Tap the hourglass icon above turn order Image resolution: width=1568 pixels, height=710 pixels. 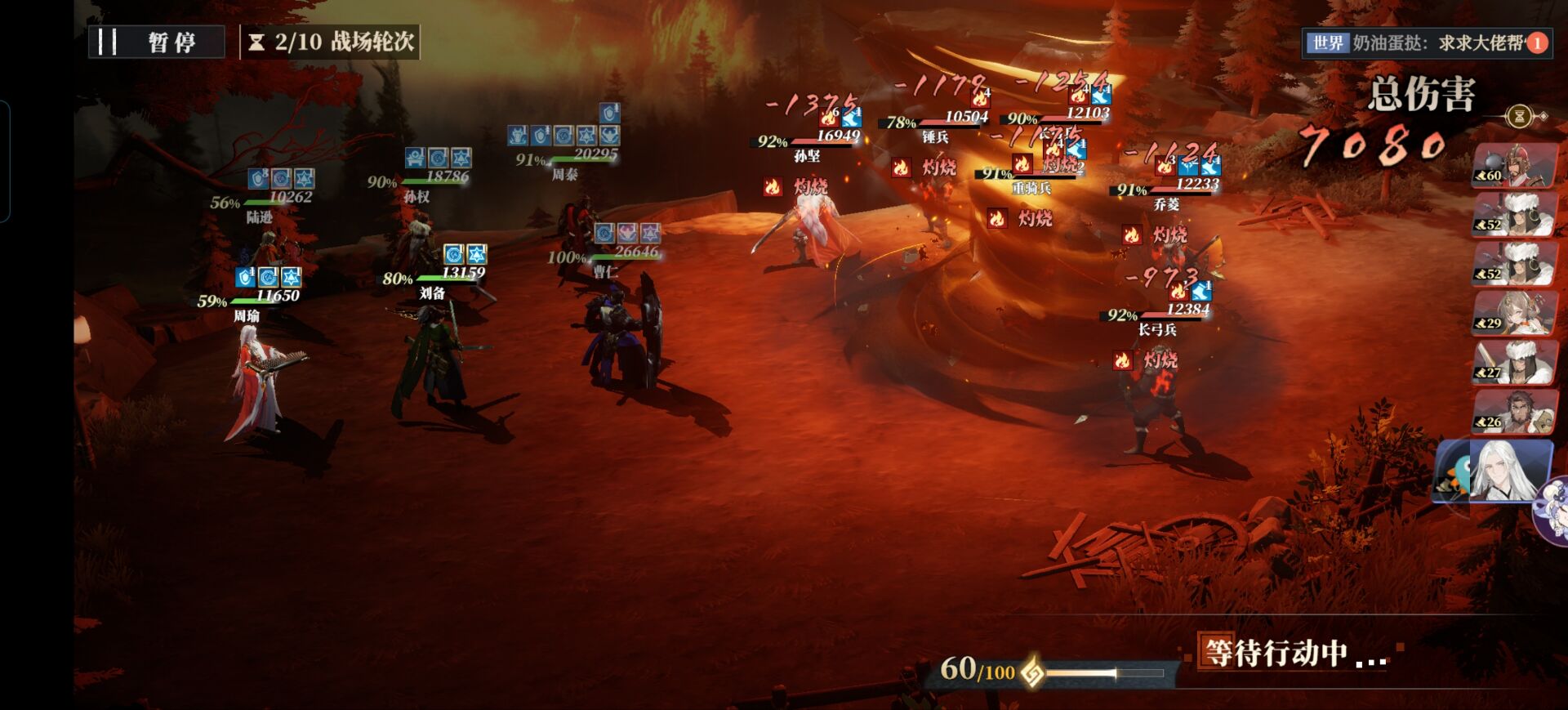tap(1520, 117)
